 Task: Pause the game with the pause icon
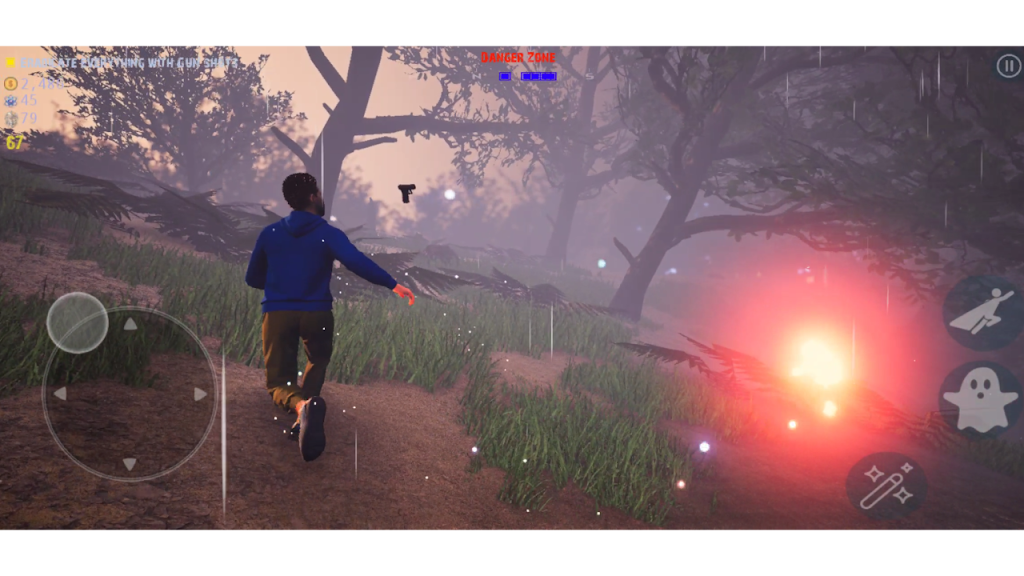(1008, 66)
